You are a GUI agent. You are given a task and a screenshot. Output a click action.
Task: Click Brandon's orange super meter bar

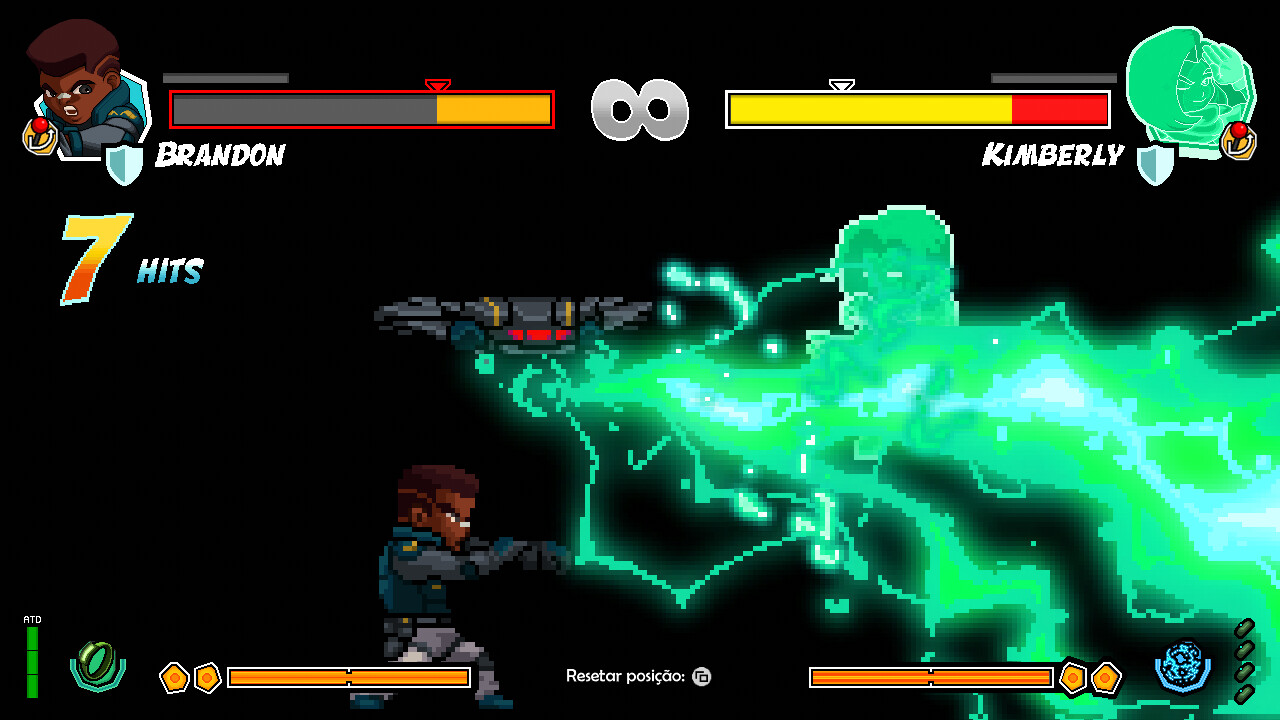click(350, 677)
